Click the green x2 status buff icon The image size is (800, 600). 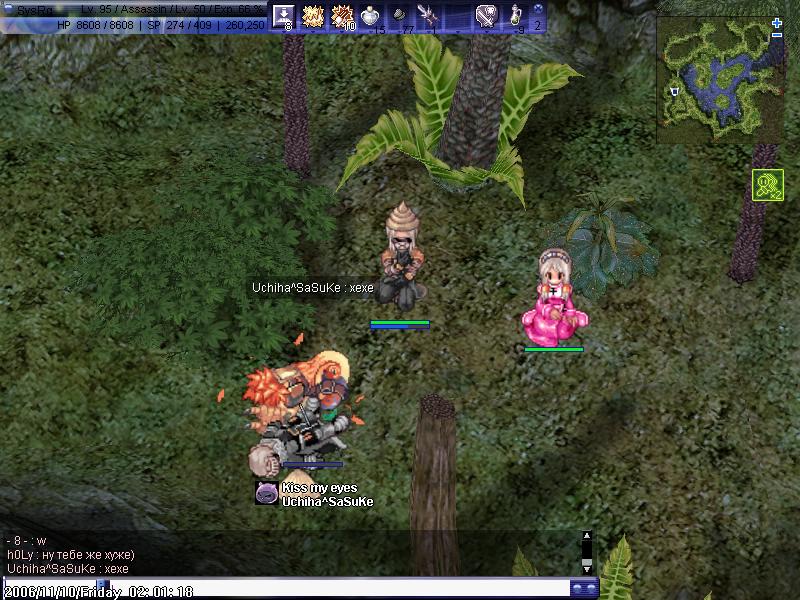tap(767, 185)
